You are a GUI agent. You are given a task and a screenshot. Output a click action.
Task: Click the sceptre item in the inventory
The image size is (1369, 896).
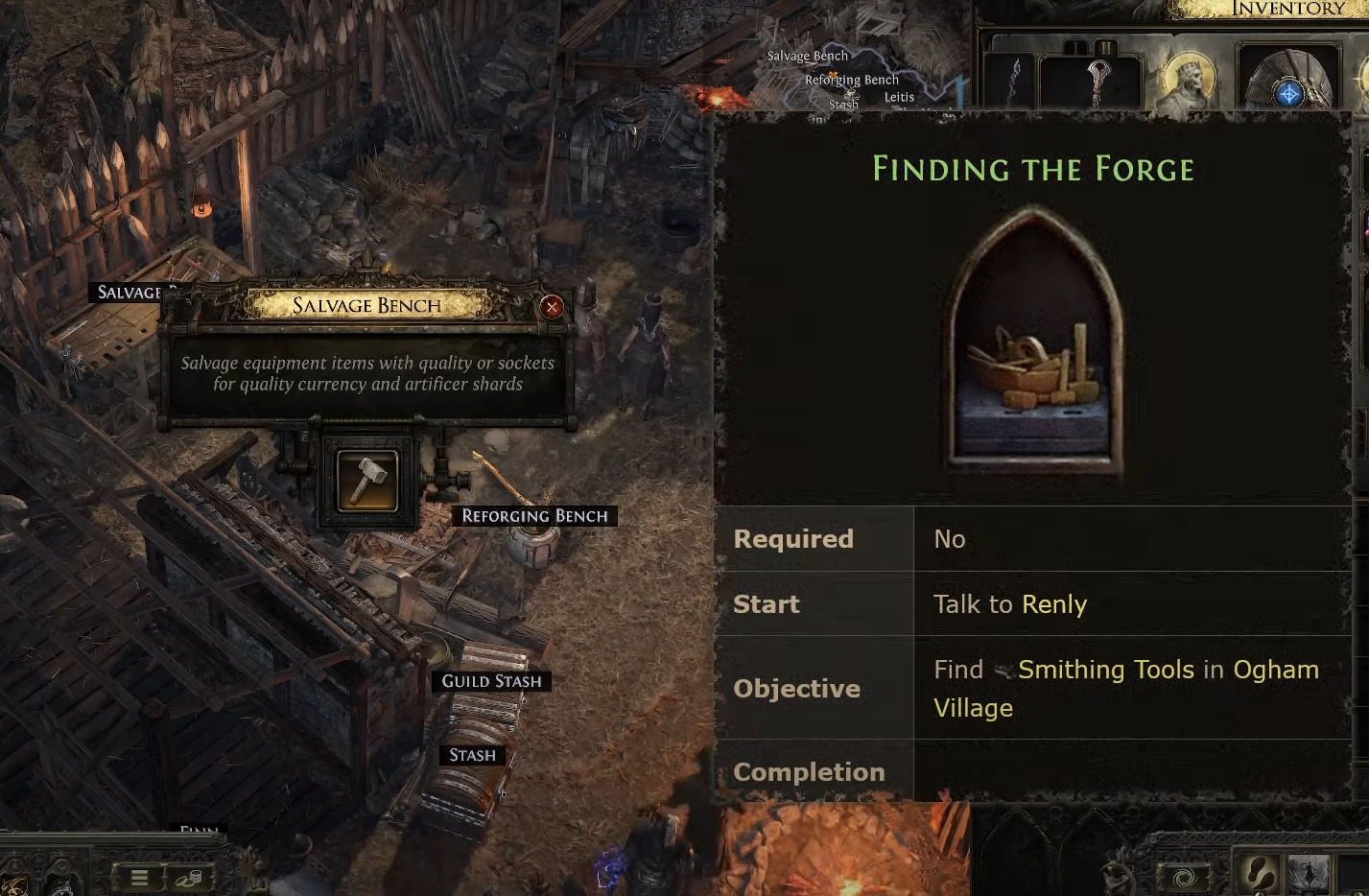click(1098, 83)
